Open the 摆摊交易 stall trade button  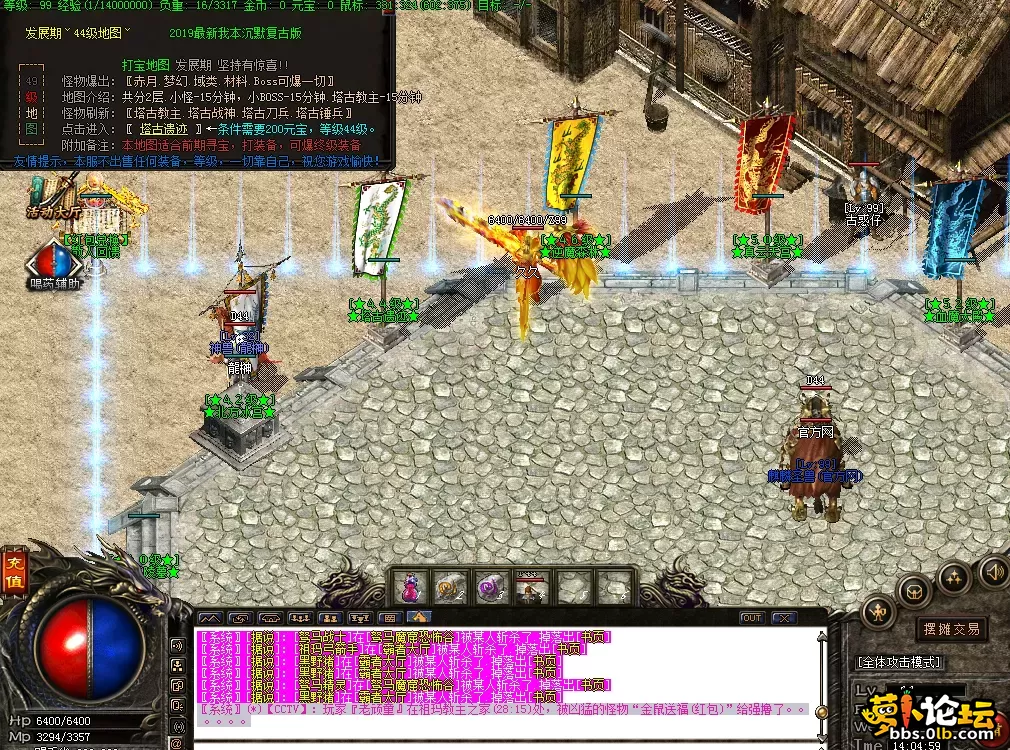coord(950,629)
